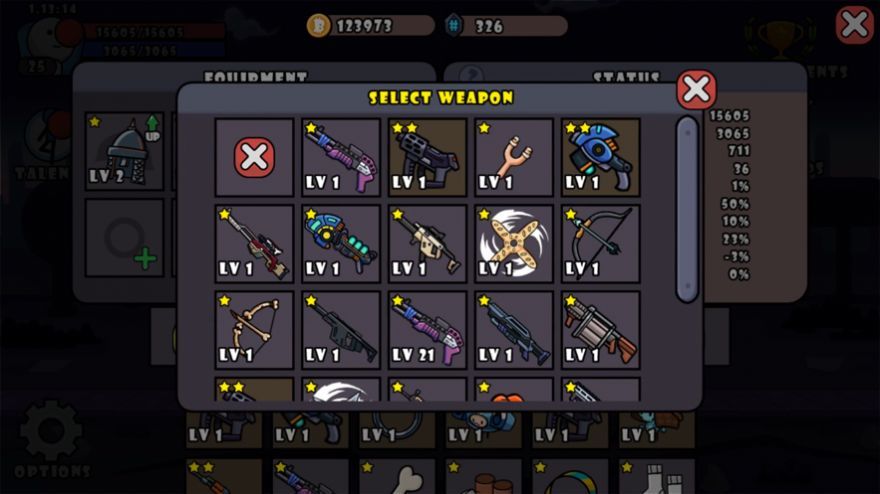Select the red-scoped sniper rifle
The width and height of the screenshot is (880, 494).
click(254, 244)
